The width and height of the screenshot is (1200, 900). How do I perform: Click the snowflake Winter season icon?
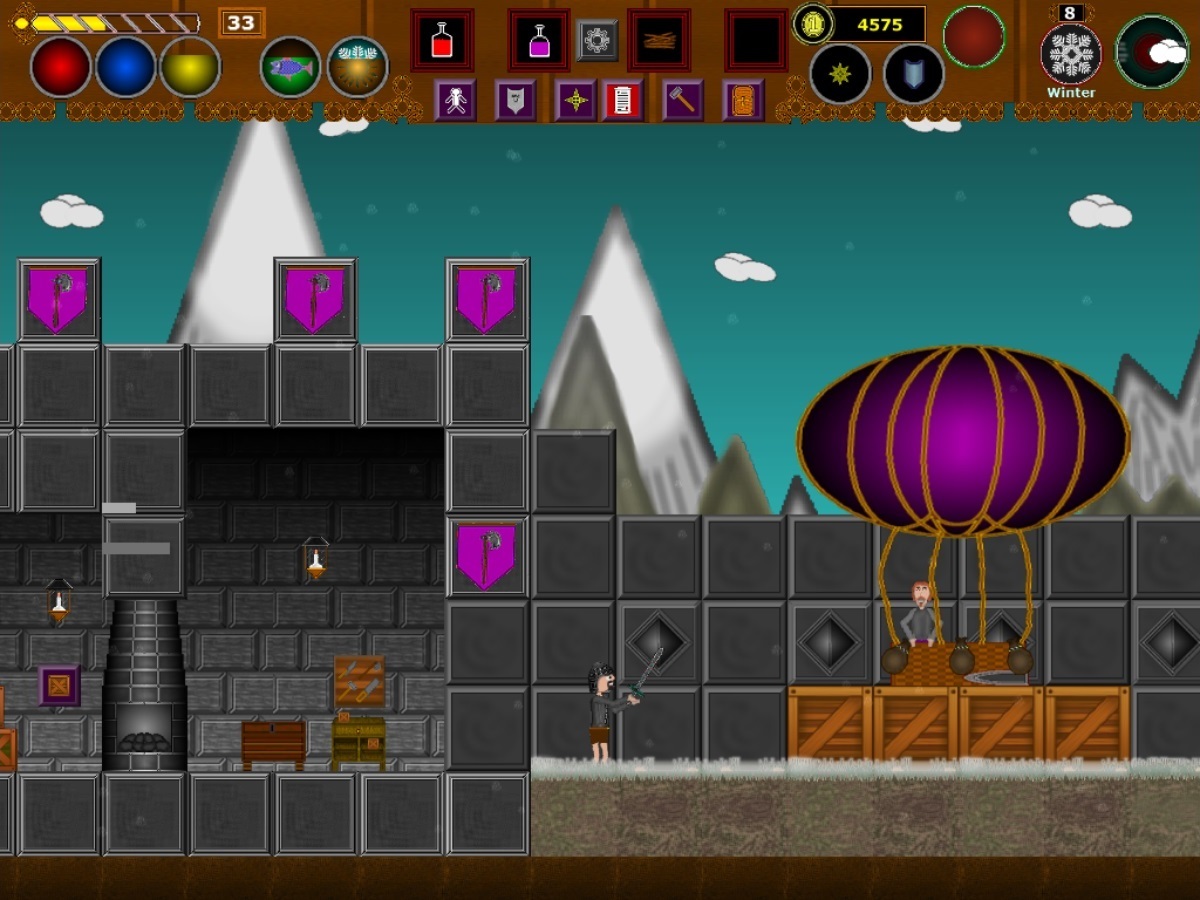click(1071, 54)
